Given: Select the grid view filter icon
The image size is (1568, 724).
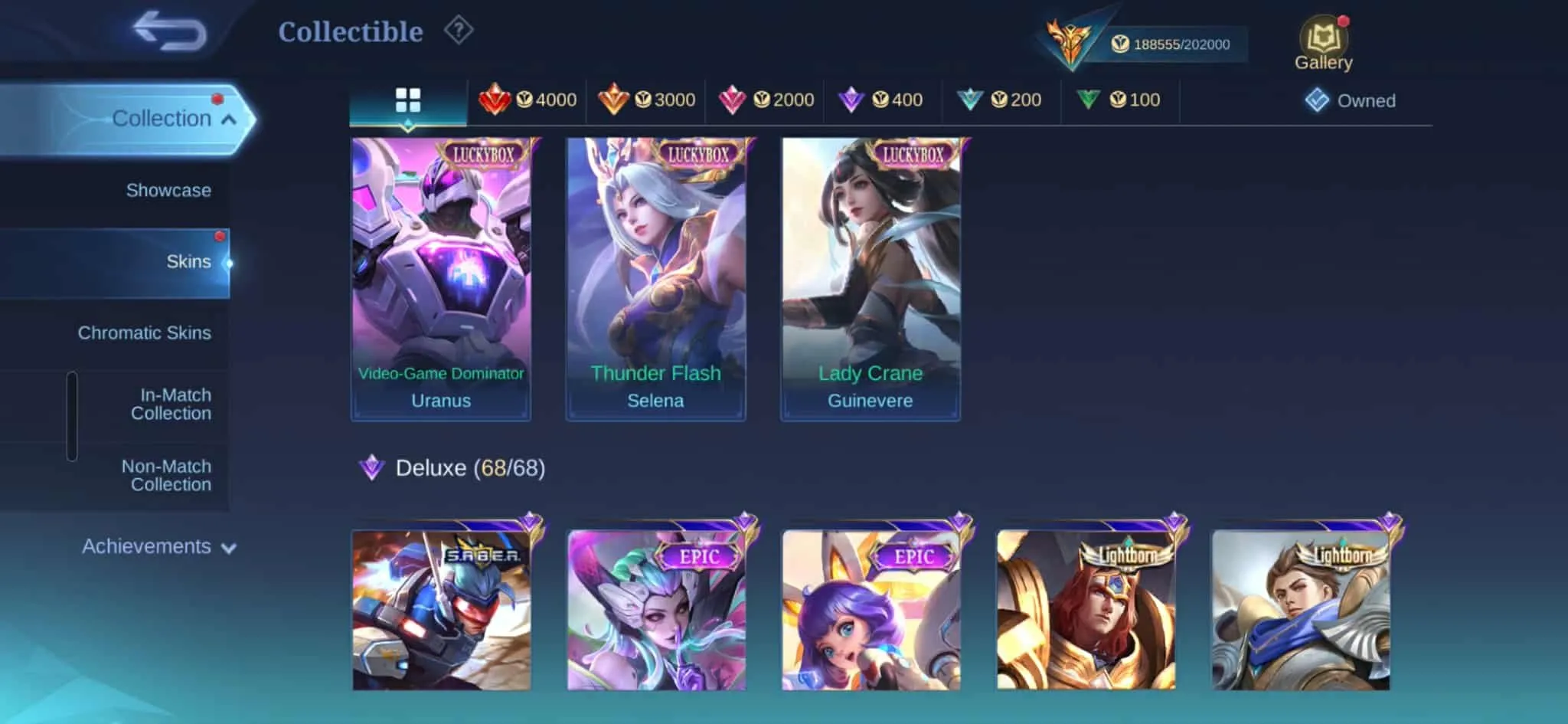Looking at the screenshot, I should 408,99.
